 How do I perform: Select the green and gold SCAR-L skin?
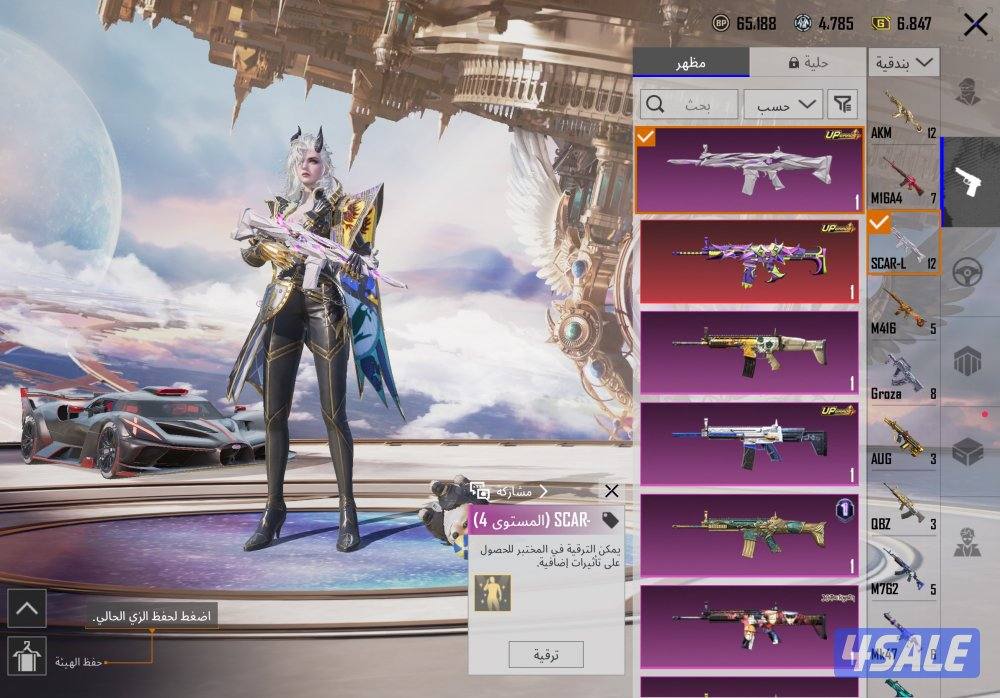749,535
